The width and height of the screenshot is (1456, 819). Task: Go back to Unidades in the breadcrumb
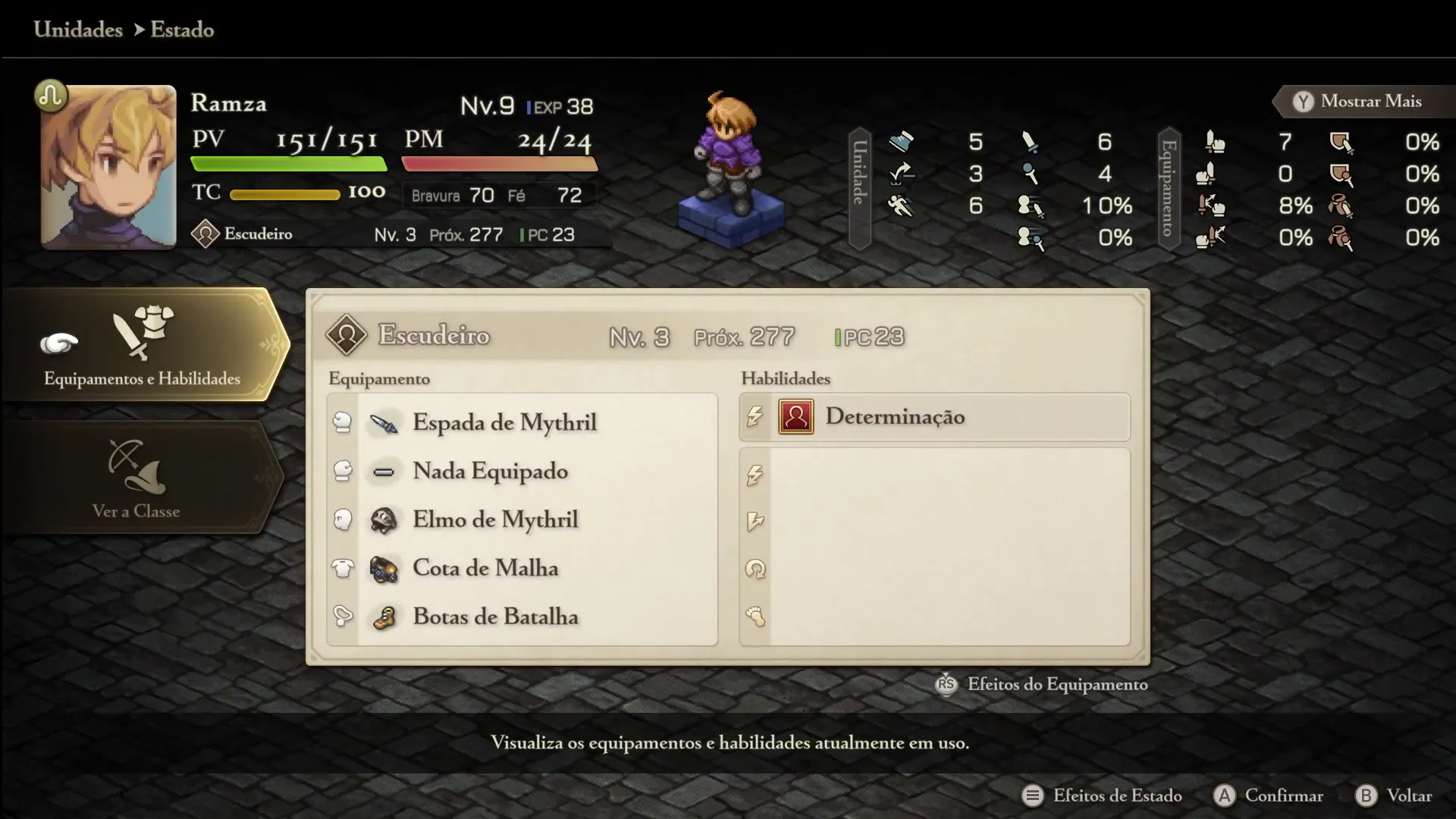tap(78, 30)
